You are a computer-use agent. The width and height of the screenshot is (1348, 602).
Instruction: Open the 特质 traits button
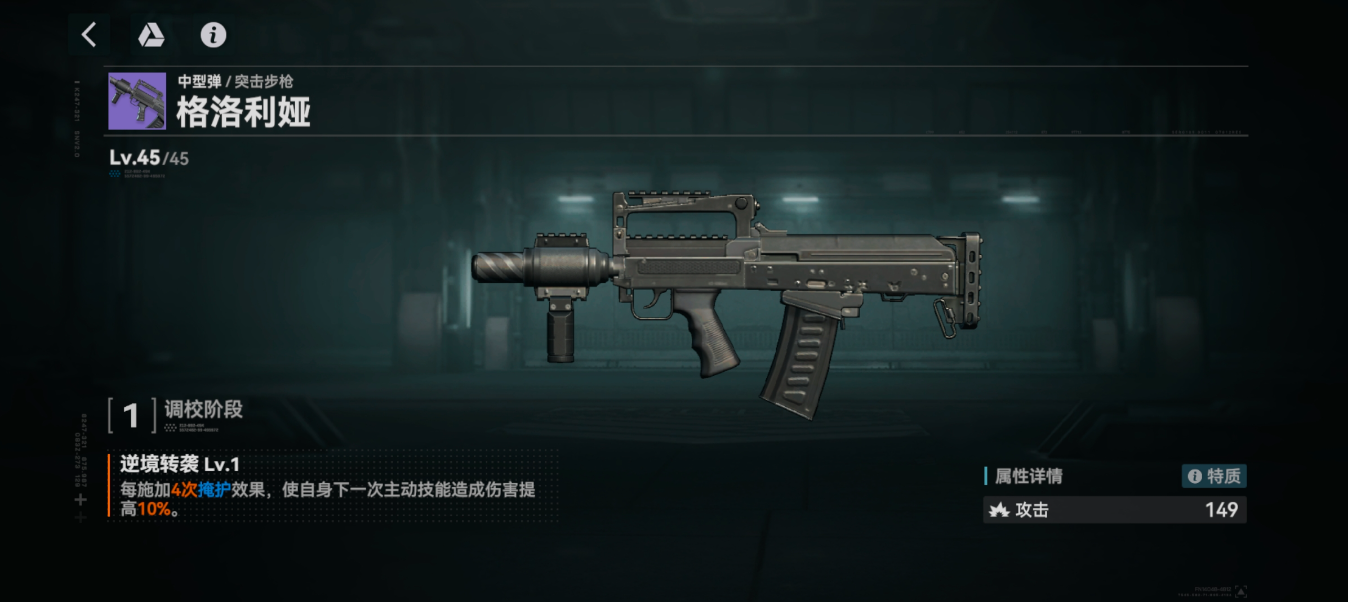[x=1214, y=476]
